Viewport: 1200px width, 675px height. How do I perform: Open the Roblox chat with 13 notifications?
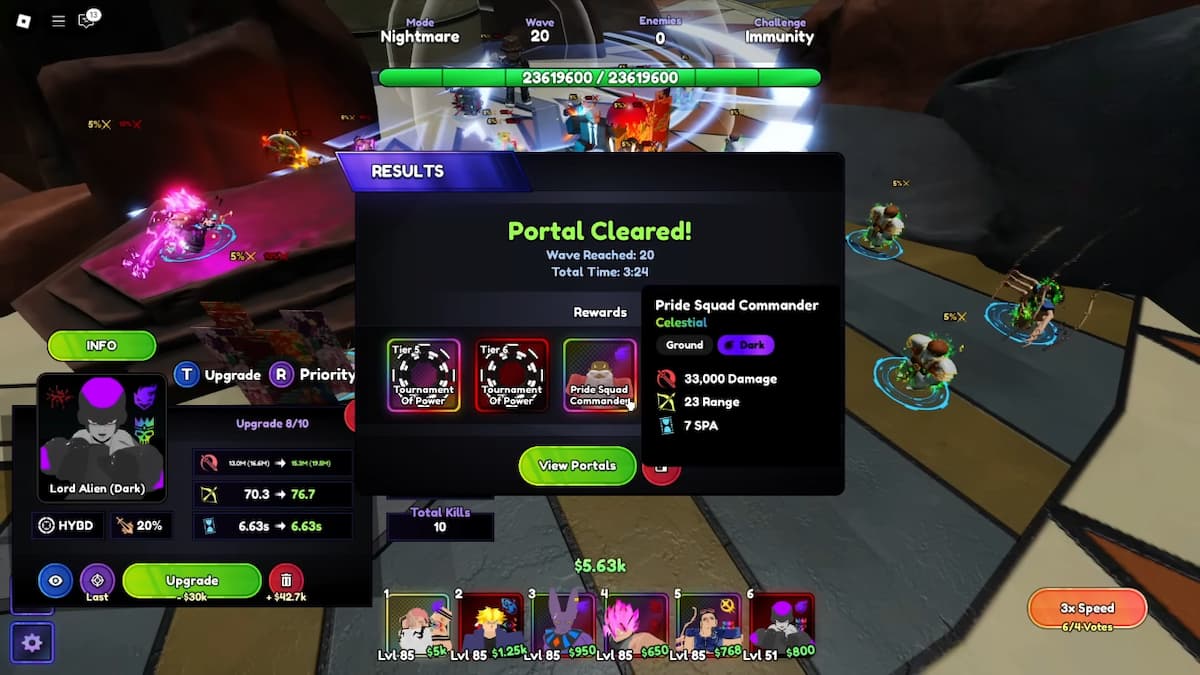(x=88, y=21)
